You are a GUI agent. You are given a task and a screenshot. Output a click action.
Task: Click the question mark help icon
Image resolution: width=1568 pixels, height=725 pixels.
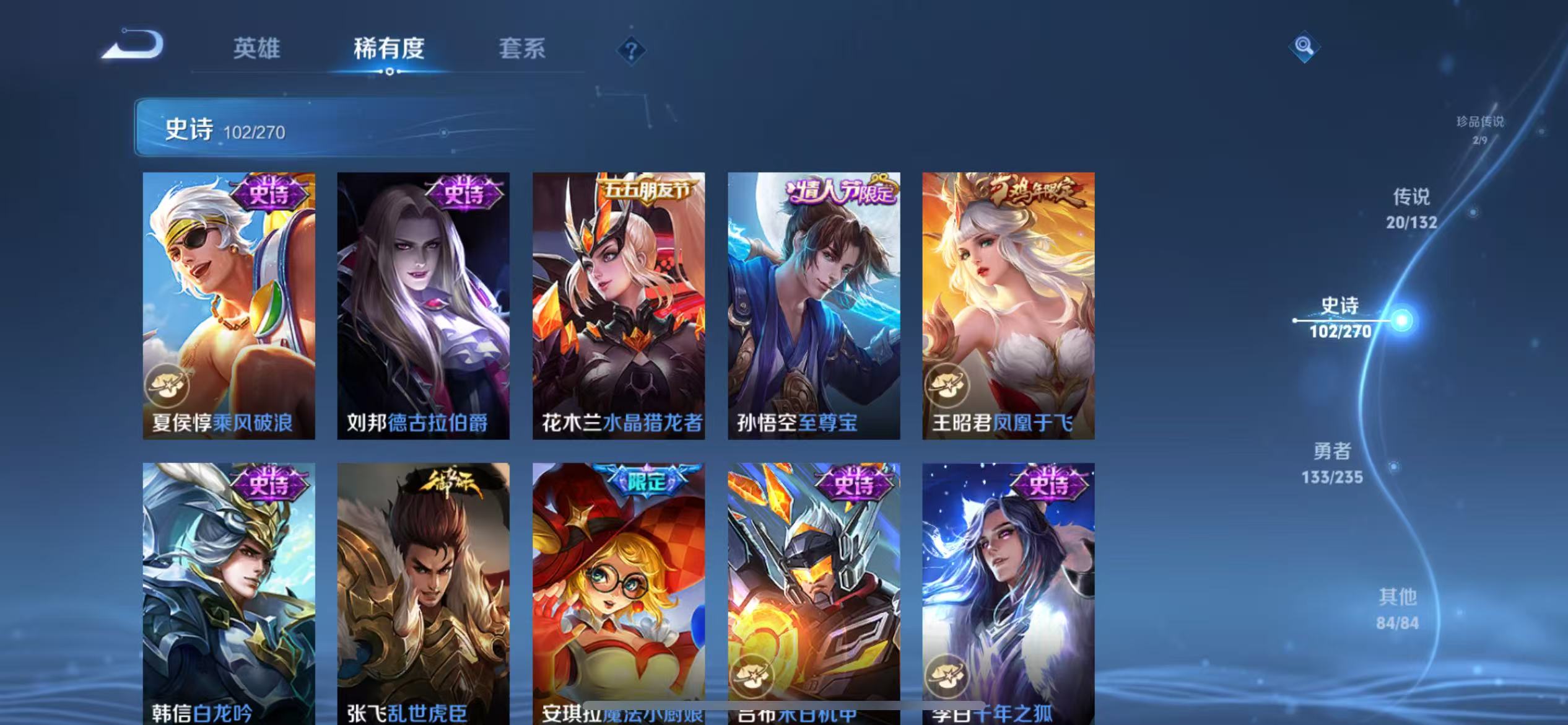point(630,51)
